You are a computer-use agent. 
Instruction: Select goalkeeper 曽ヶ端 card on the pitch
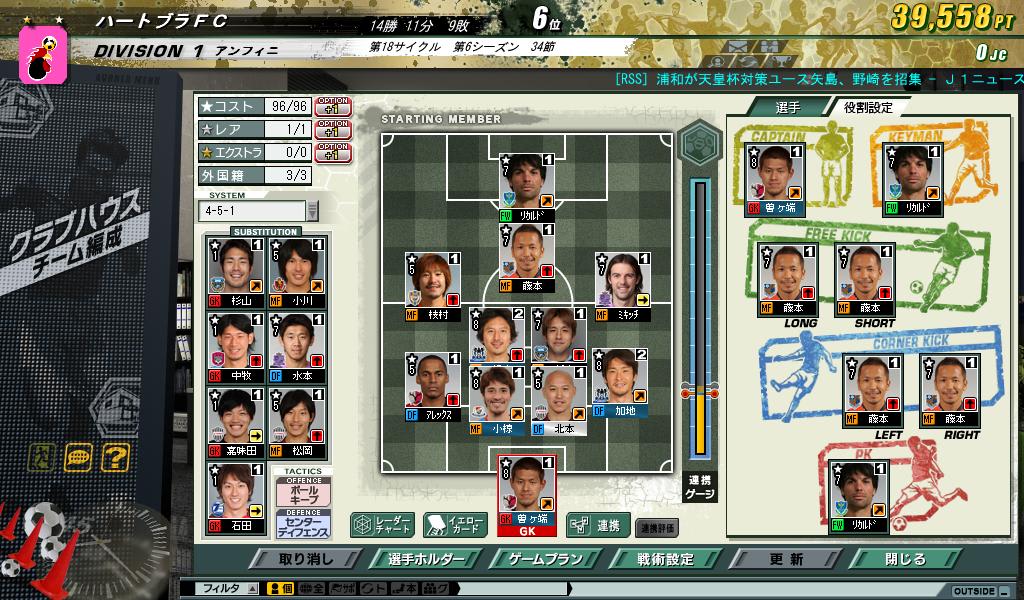point(527,490)
